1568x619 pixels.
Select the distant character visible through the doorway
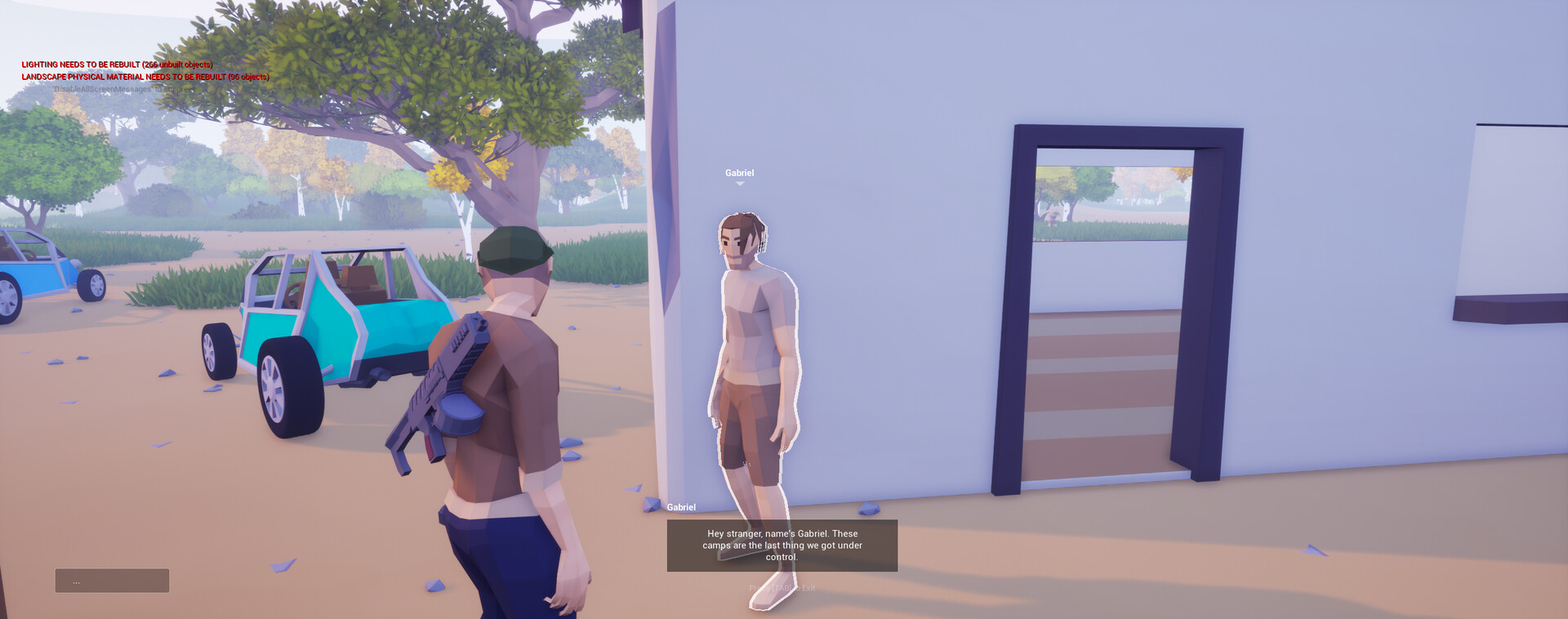click(x=1052, y=218)
